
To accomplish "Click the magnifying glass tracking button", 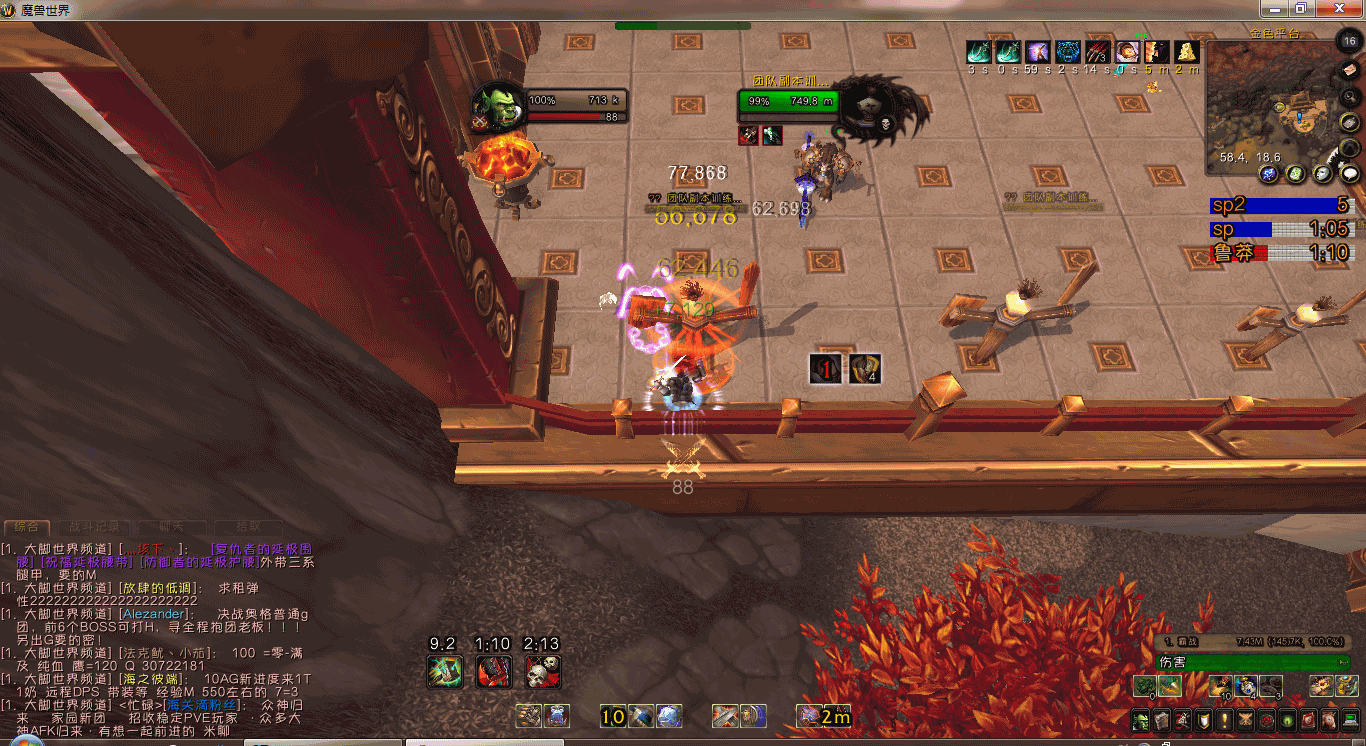I will pyautogui.click(x=1349, y=96).
